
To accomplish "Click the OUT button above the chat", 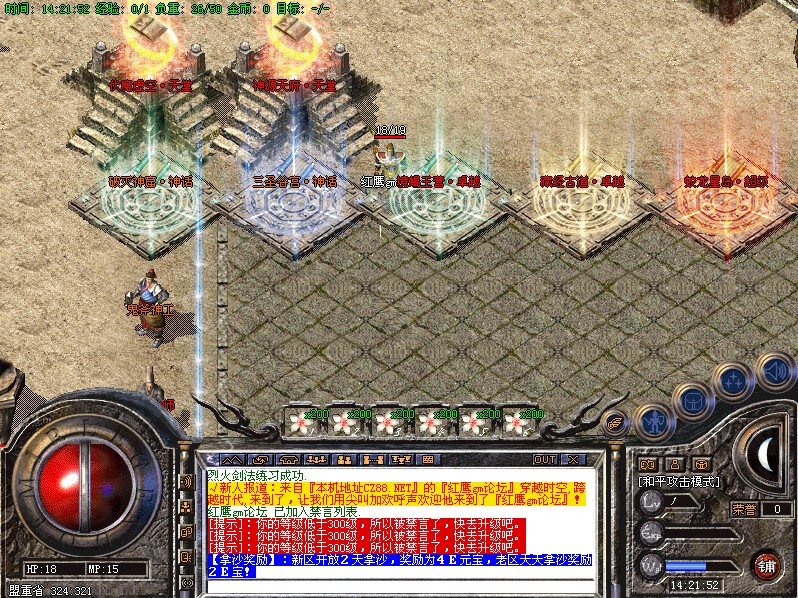I will tap(545, 460).
